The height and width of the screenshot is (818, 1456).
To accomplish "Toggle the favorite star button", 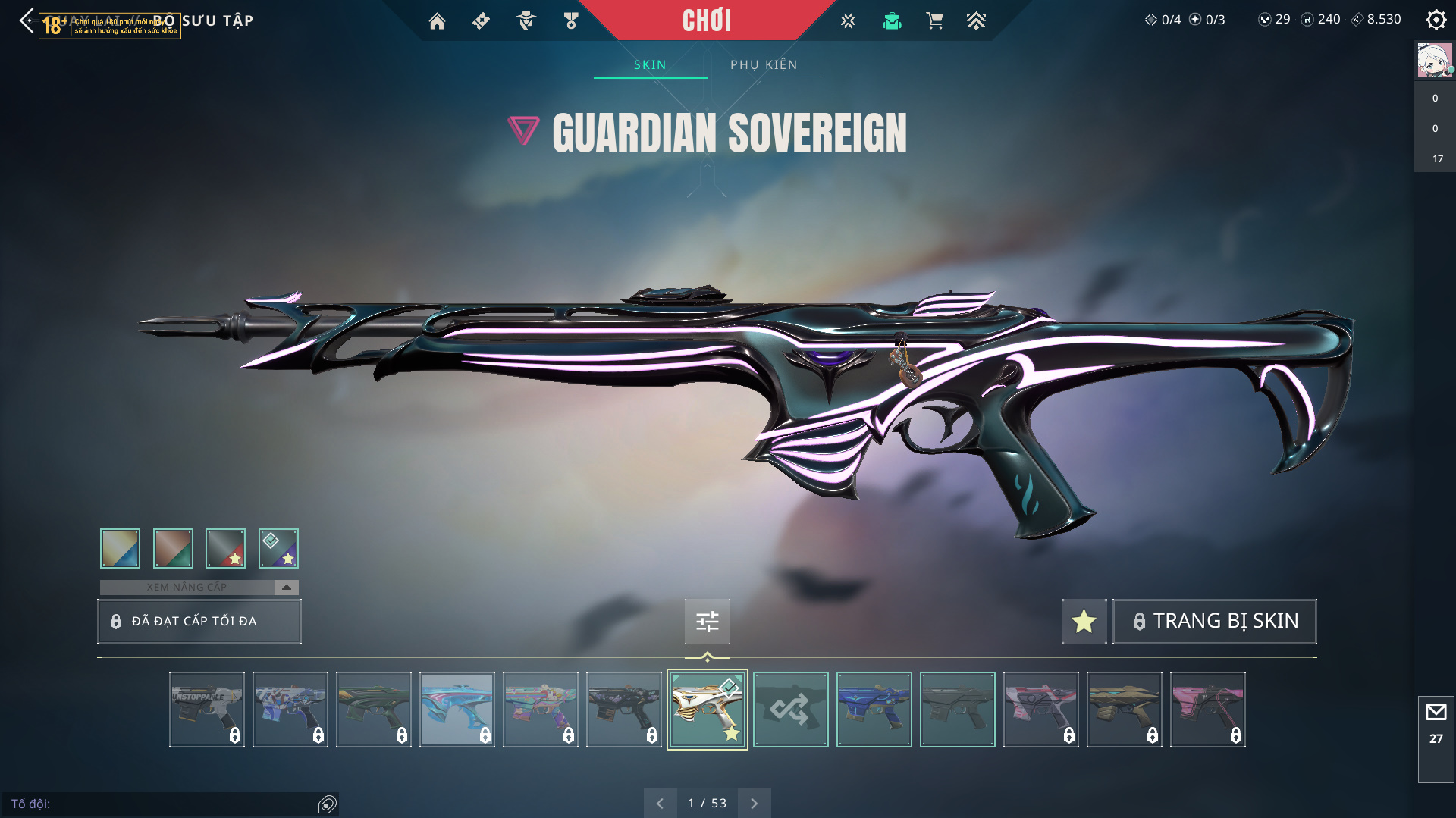I will click(1084, 622).
